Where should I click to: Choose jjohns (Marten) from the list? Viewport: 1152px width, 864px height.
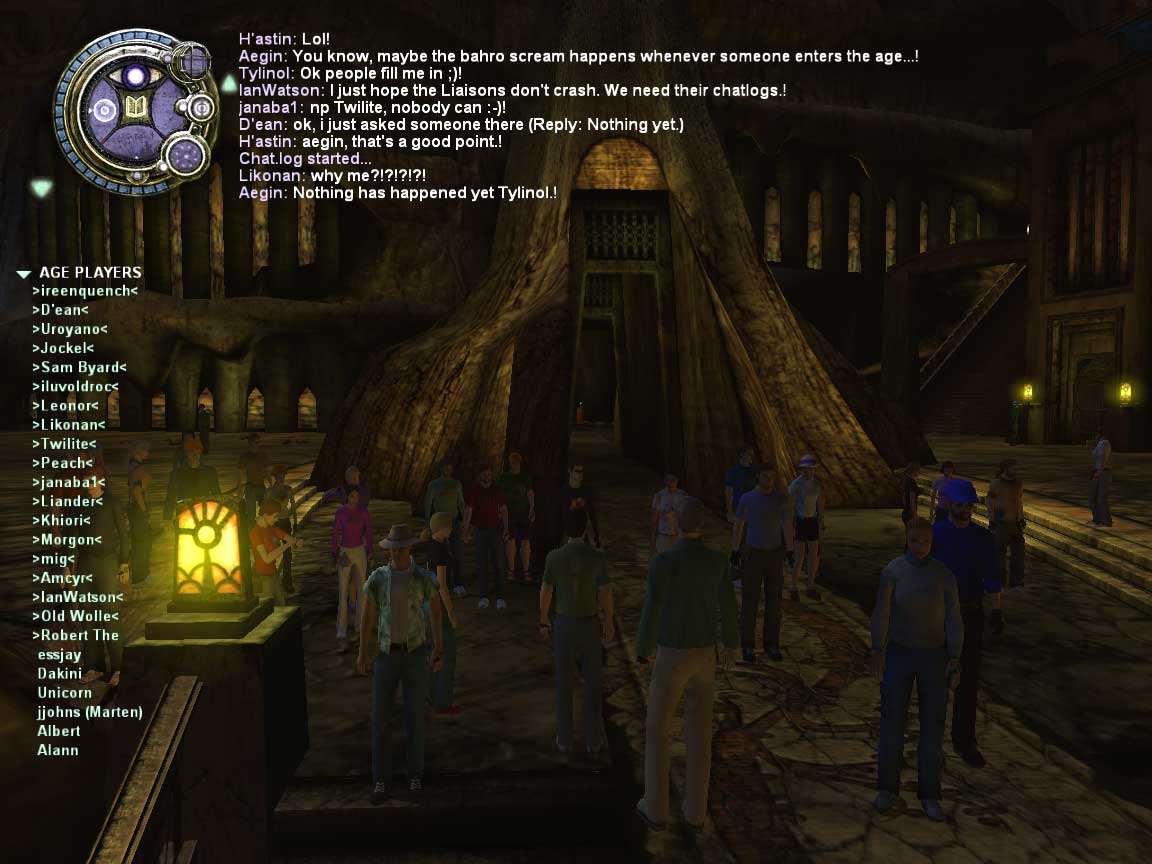90,712
